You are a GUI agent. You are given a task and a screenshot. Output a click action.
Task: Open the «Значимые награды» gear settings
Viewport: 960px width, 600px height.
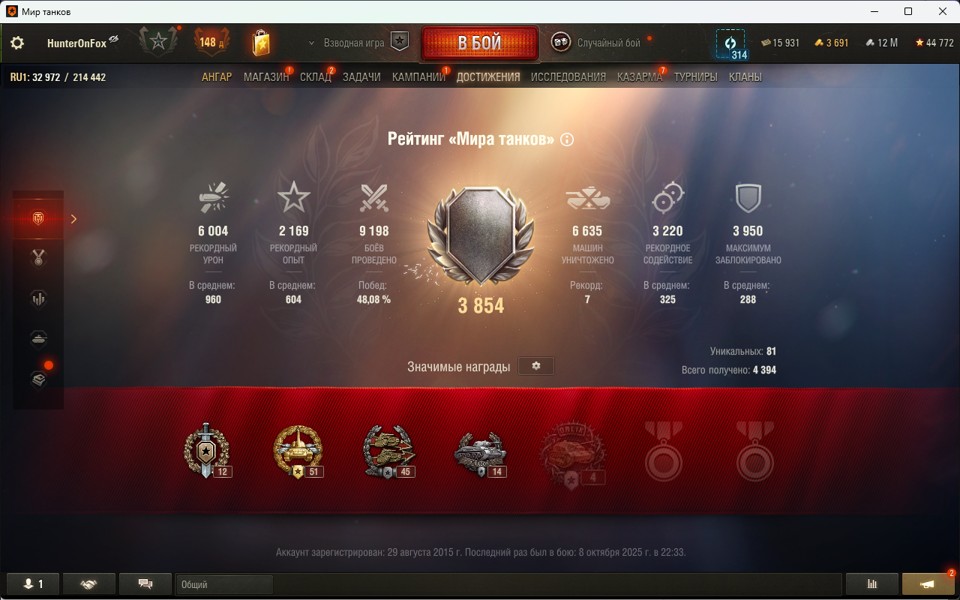(x=536, y=366)
